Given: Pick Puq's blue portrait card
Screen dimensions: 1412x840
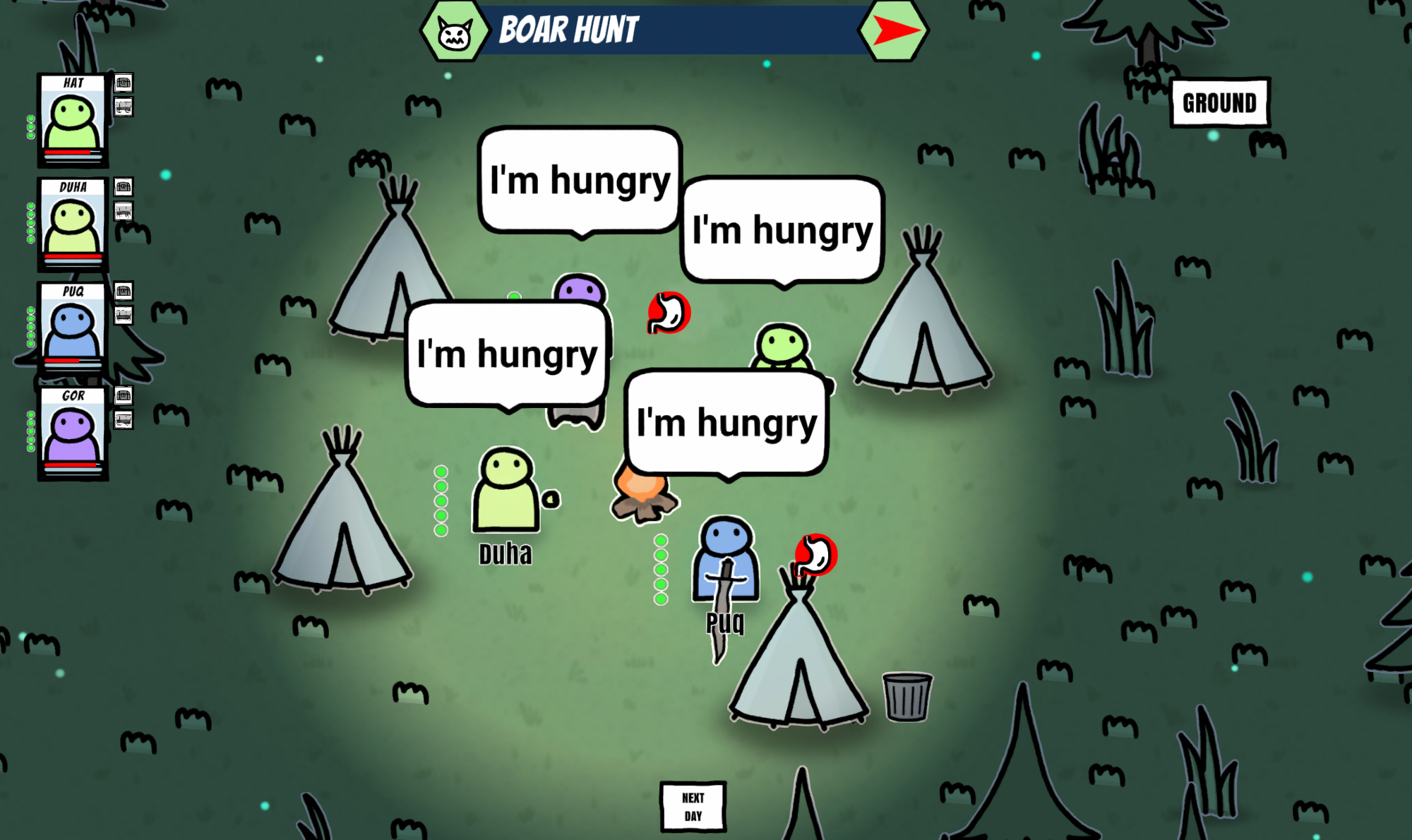Looking at the screenshot, I should (x=73, y=329).
